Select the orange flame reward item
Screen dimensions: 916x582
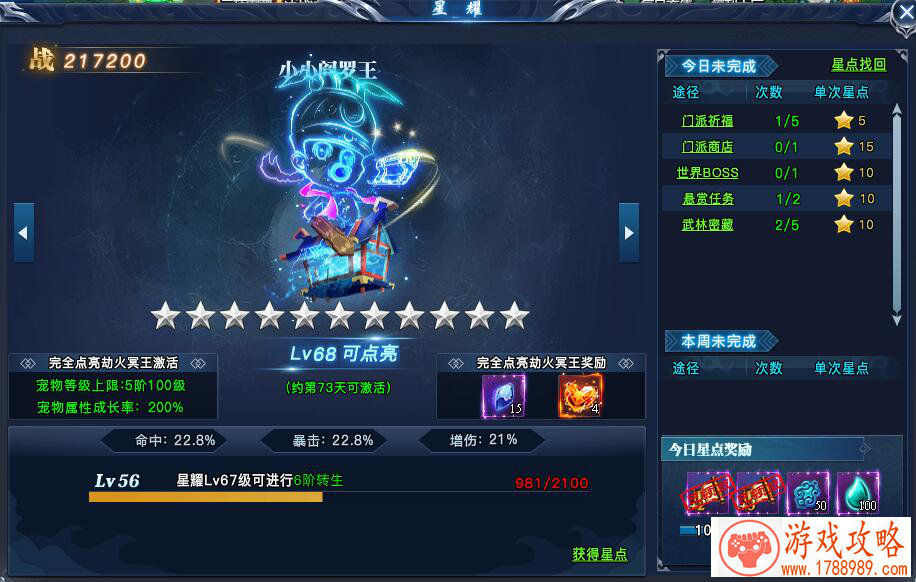tap(579, 396)
